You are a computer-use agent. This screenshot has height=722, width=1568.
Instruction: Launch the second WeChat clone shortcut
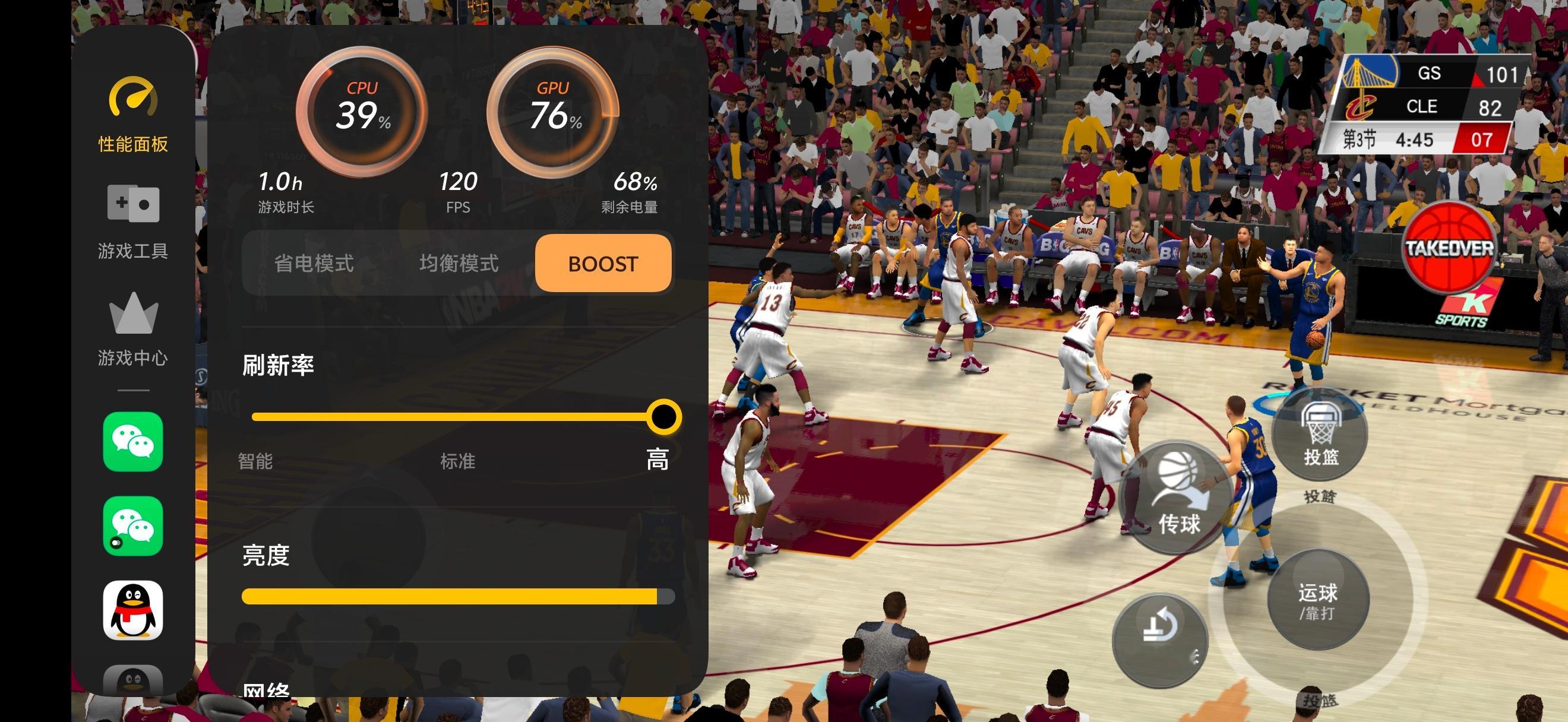pos(133,526)
